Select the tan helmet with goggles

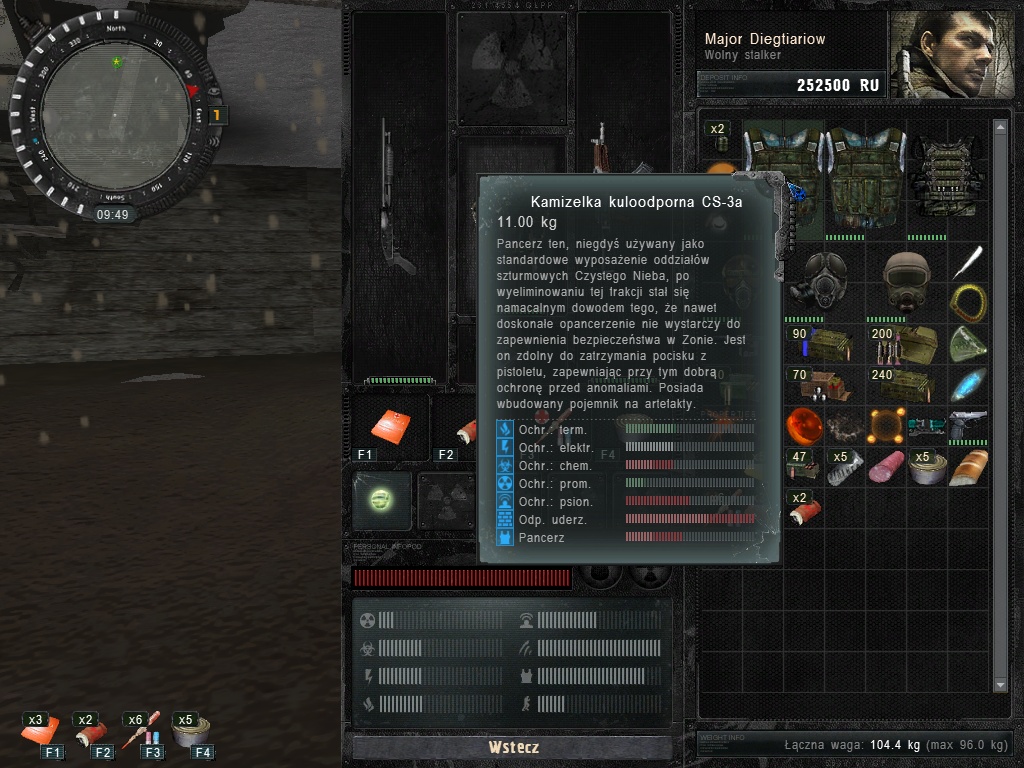point(906,278)
